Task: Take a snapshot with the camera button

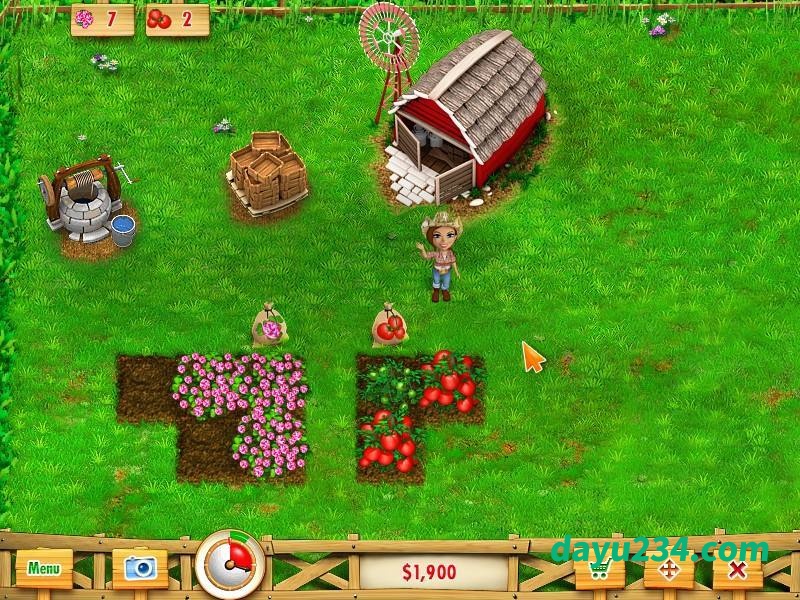Action: 139,568
